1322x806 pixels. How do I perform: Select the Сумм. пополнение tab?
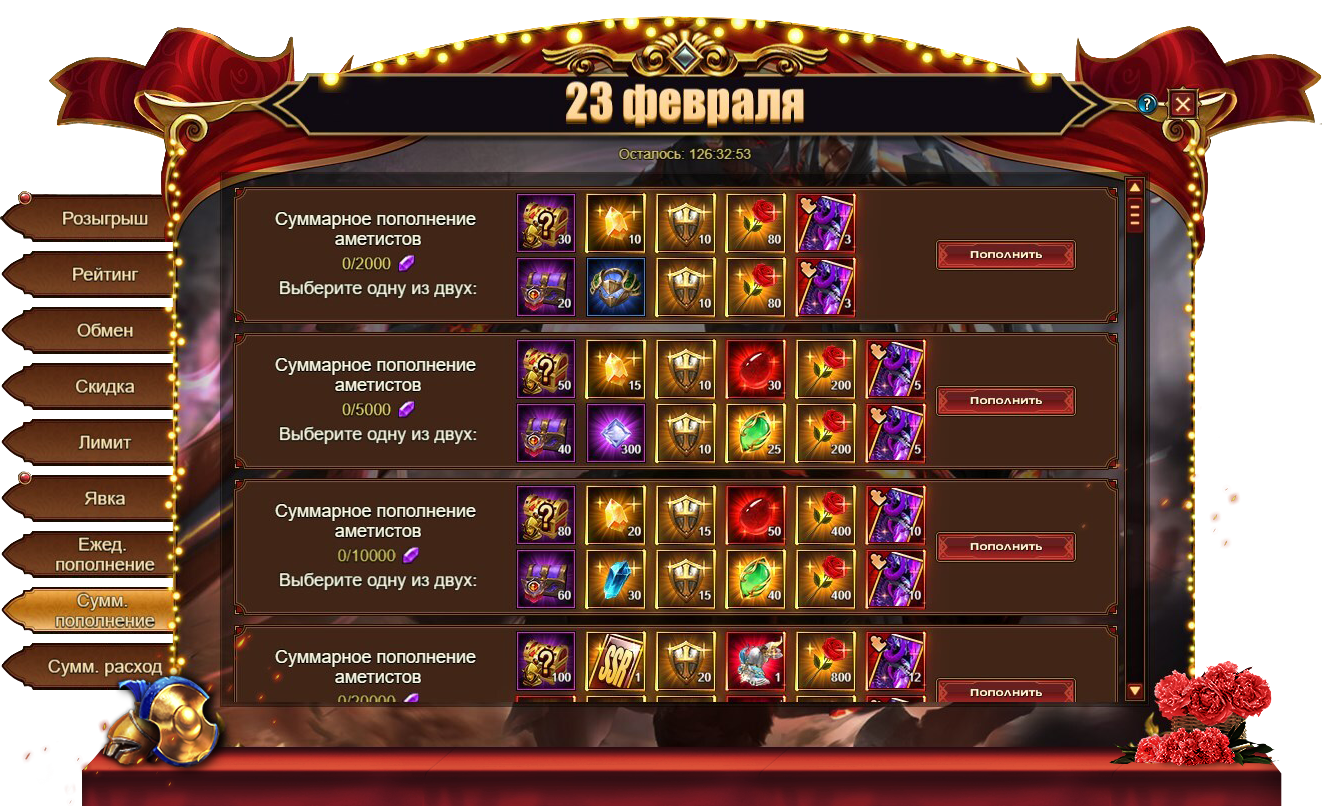[x=104, y=610]
